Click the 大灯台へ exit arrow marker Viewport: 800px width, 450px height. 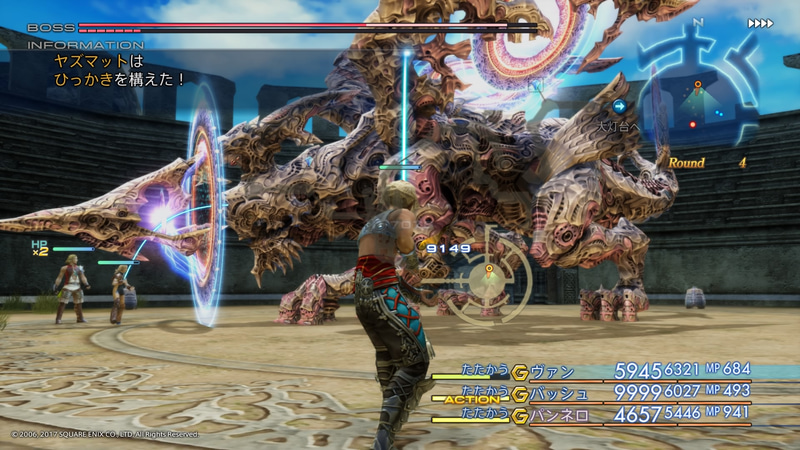pyautogui.click(x=620, y=106)
